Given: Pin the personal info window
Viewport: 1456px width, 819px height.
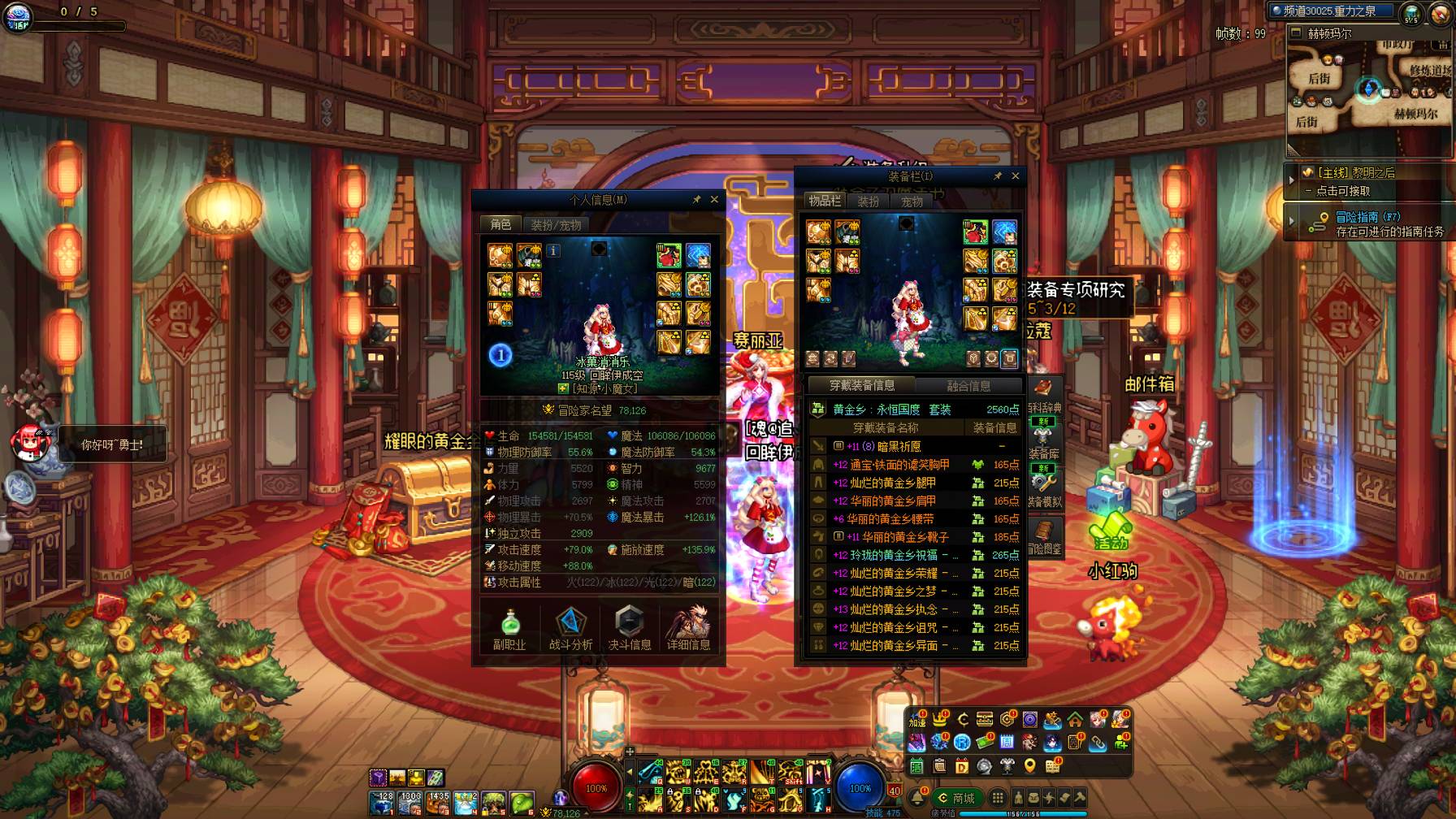Looking at the screenshot, I should click(x=696, y=199).
